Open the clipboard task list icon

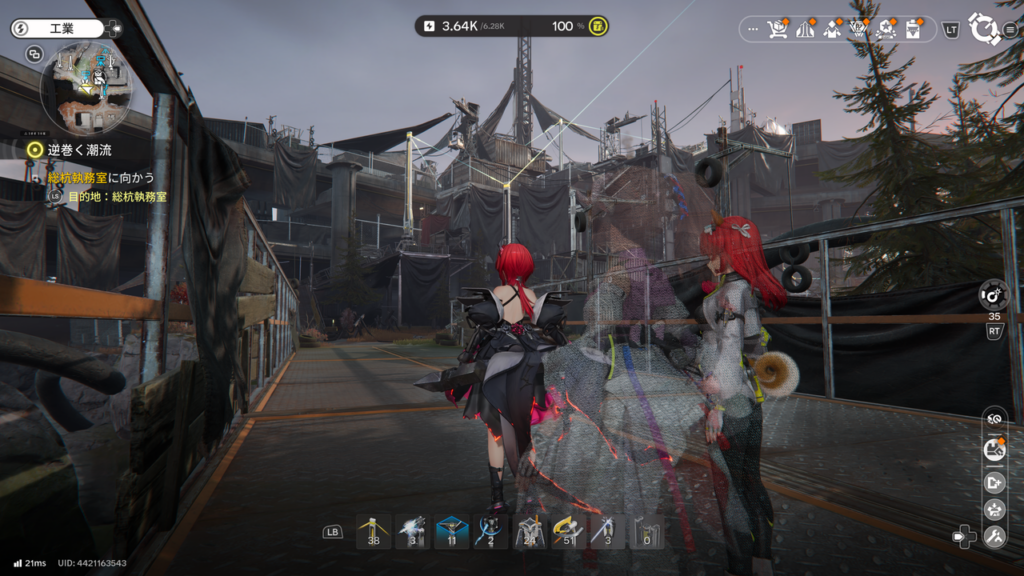[x=912, y=29]
